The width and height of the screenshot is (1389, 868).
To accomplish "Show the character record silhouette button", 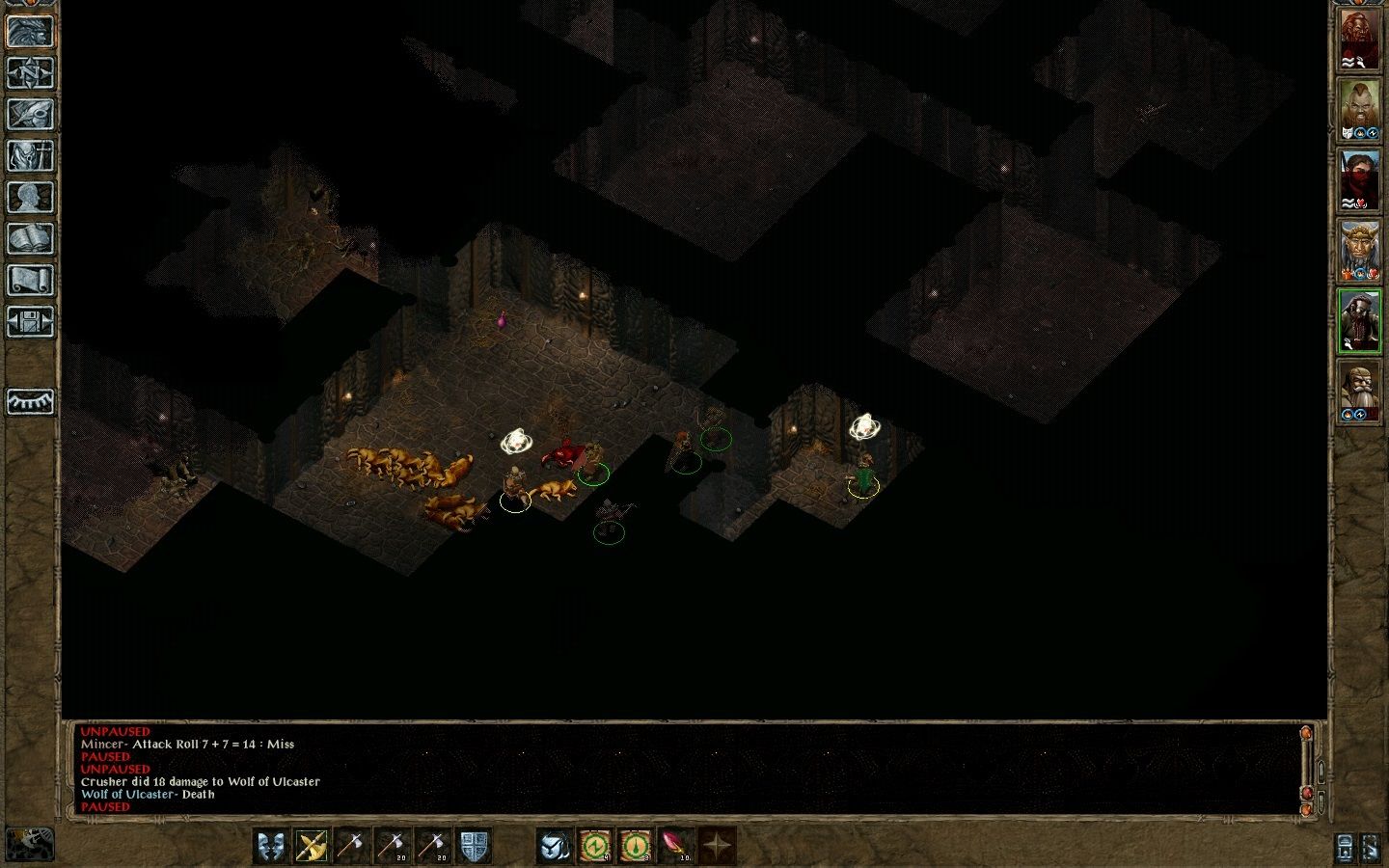I will tap(30, 197).
